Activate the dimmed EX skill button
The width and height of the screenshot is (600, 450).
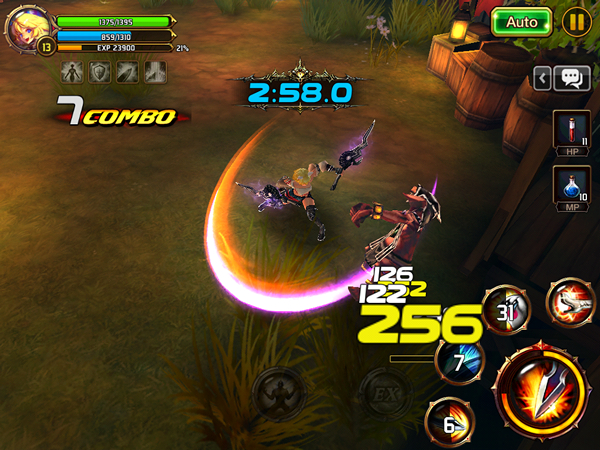click(x=383, y=391)
